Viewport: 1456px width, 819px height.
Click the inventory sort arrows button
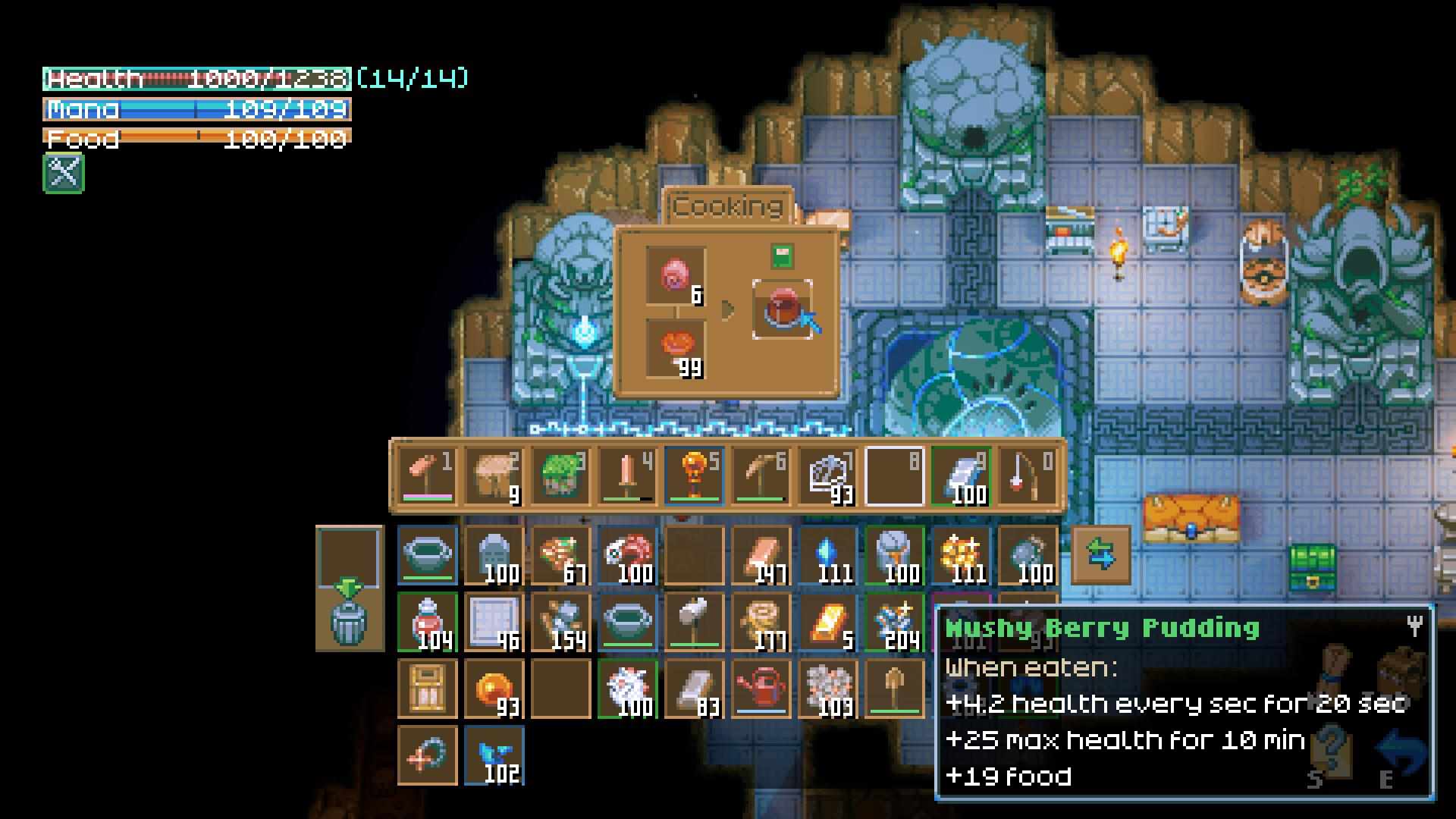1100,554
